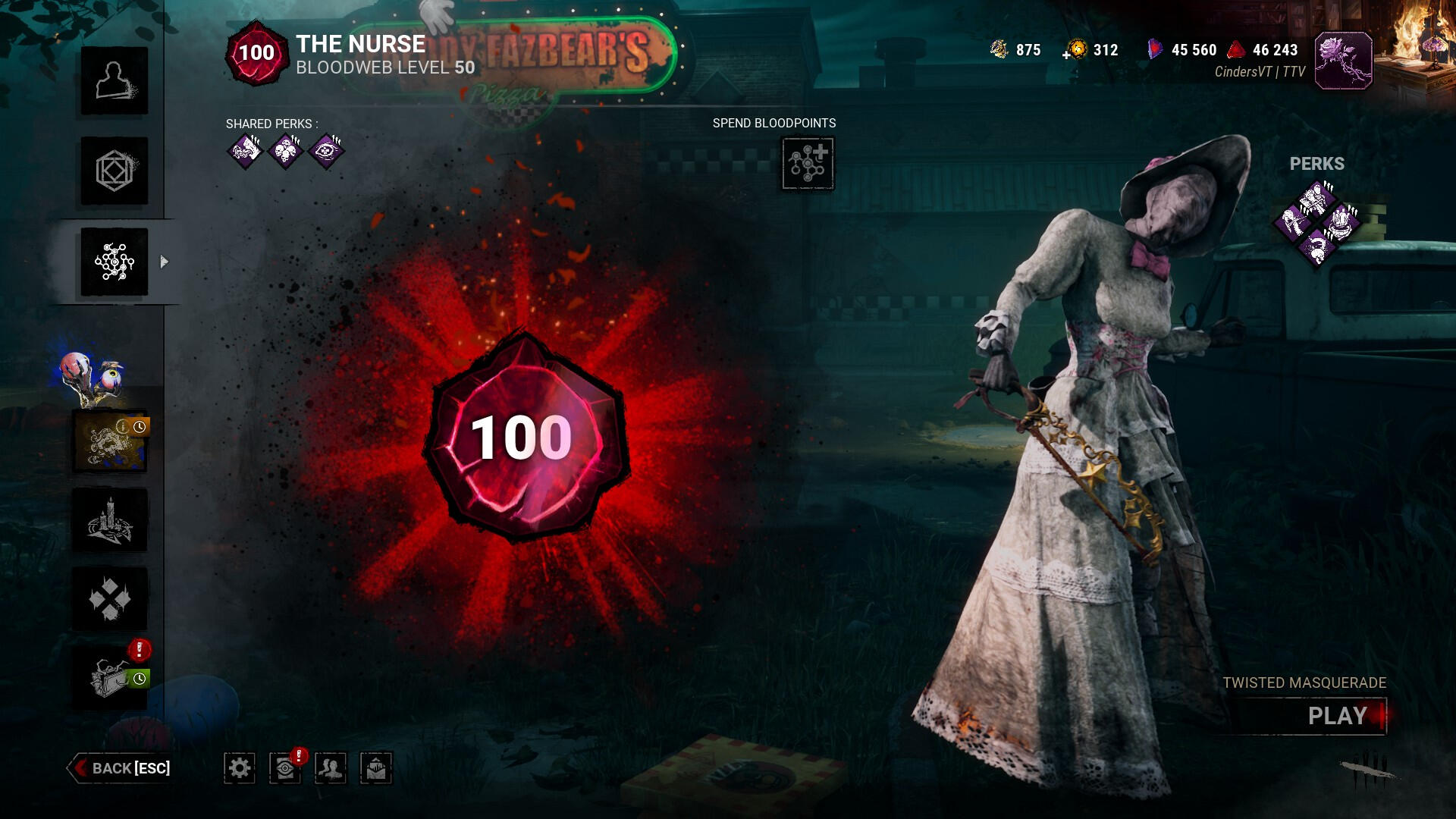The height and width of the screenshot is (819, 1456).
Task: Open the player profile rose badge
Action: (x=1343, y=61)
